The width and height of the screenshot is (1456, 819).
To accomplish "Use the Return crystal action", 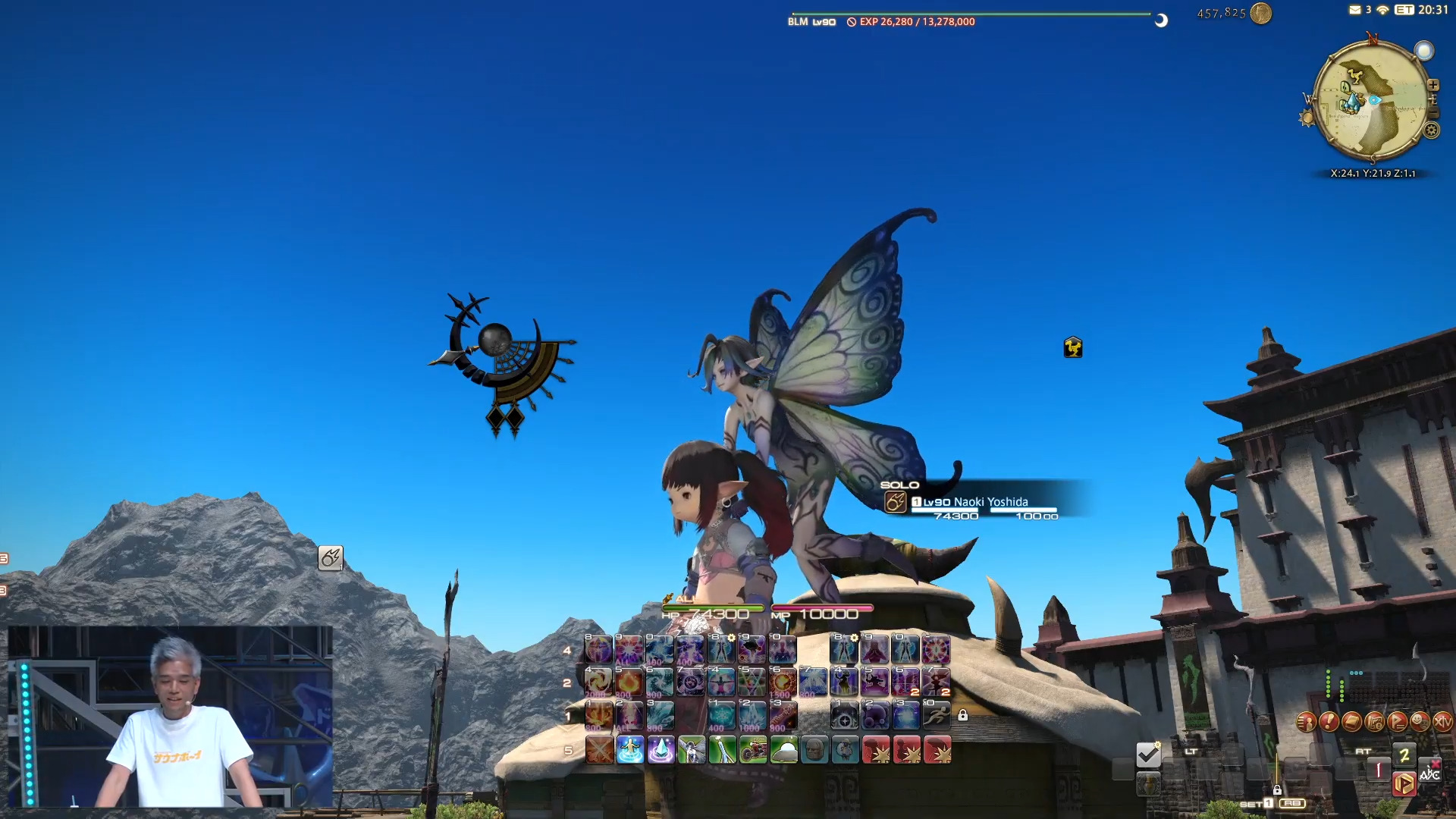I will click(661, 750).
